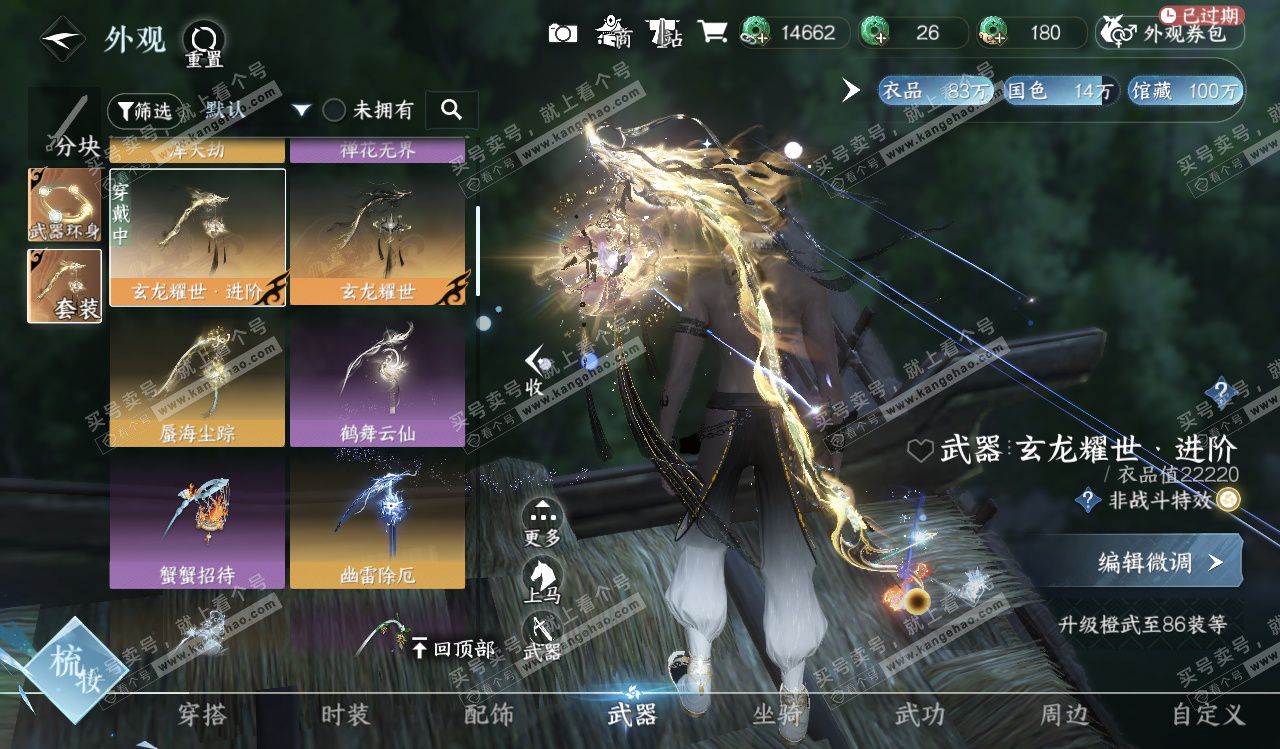Screen dimensions: 1280x749
Task: Go back with the top-left arrow
Action: (x=62, y=40)
